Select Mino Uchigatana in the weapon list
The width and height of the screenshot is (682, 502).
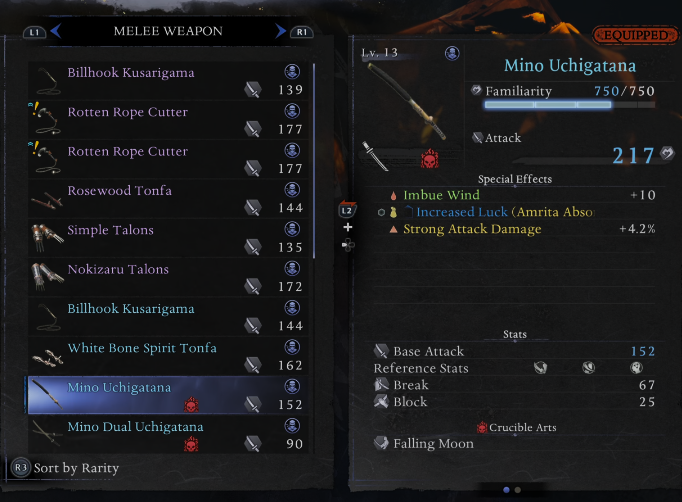click(x=168, y=395)
